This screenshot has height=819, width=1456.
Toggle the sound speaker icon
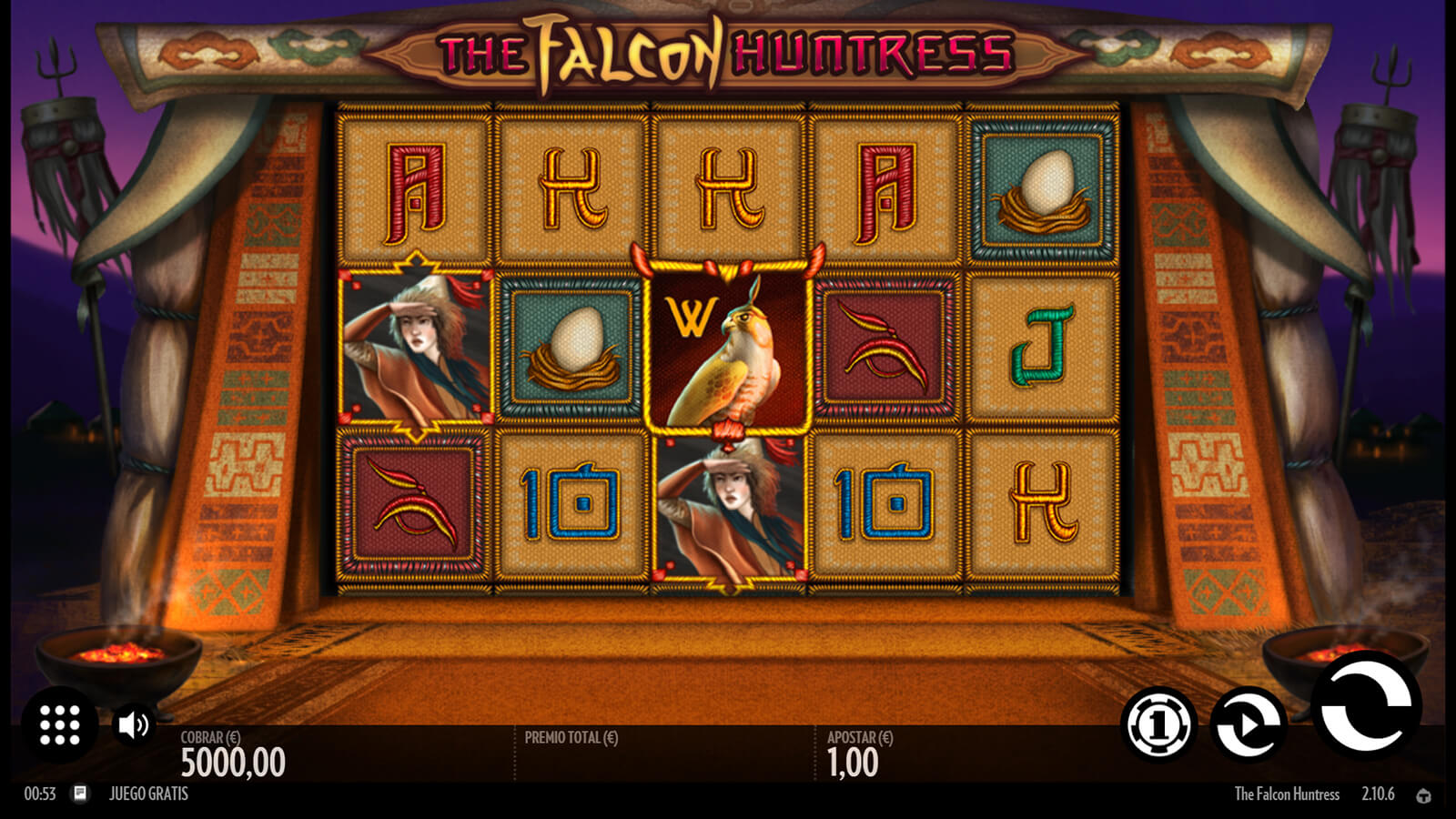133,724
